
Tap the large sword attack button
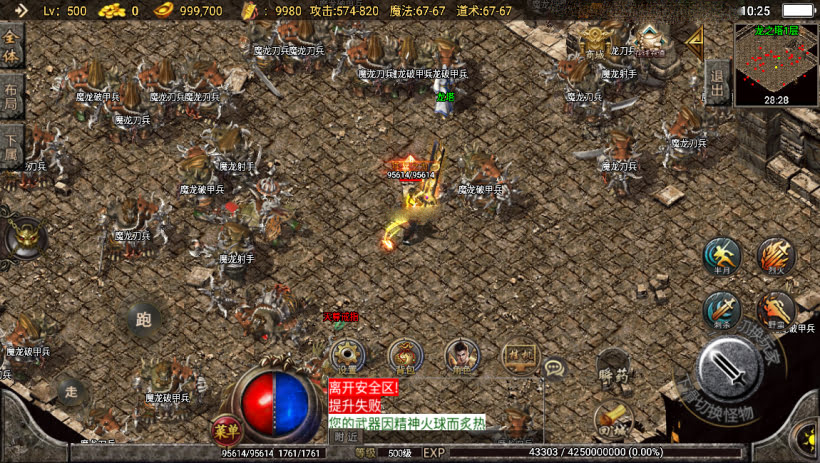735,368
